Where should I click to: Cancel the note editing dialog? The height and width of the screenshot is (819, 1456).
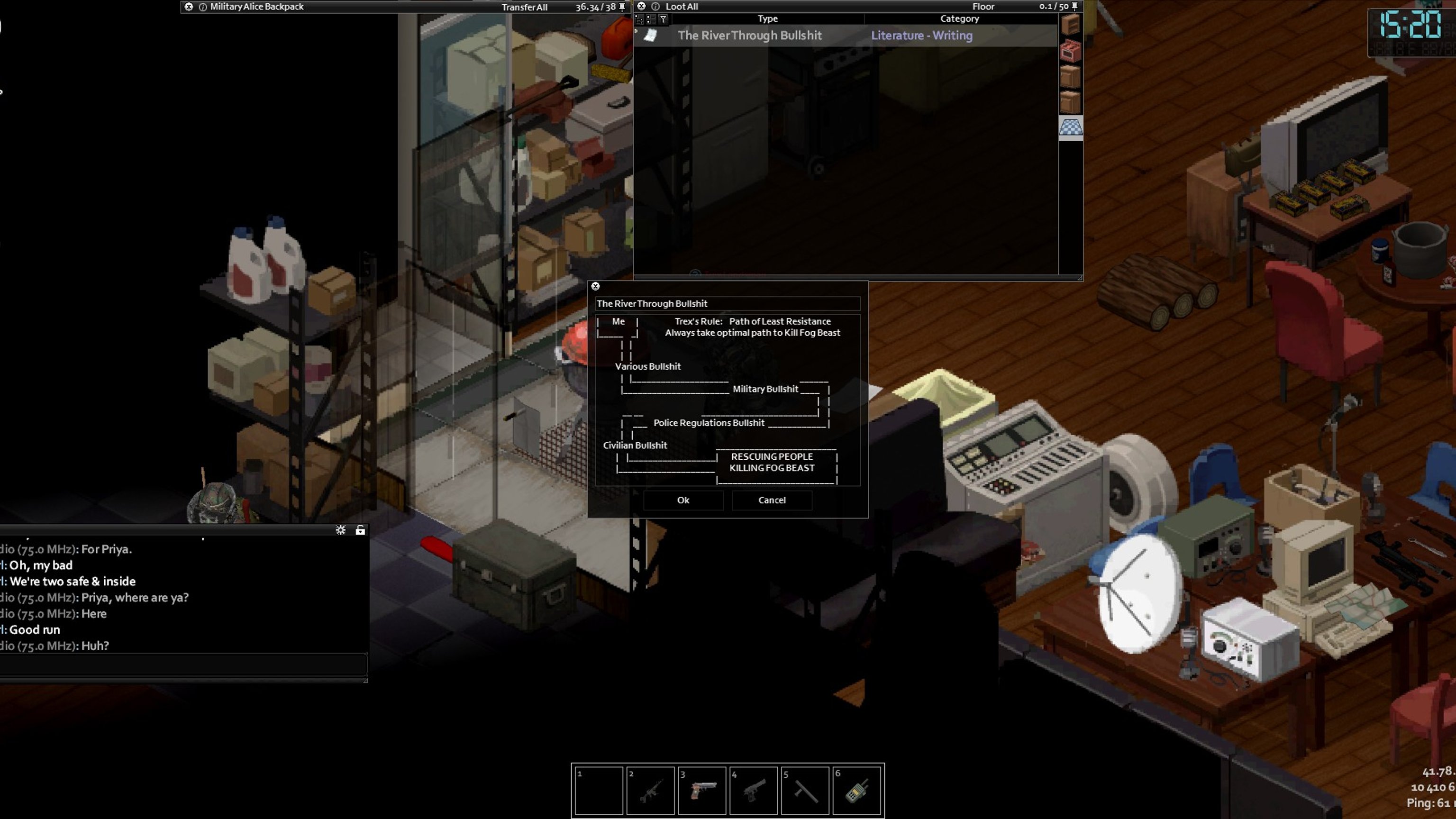point(772,500)
